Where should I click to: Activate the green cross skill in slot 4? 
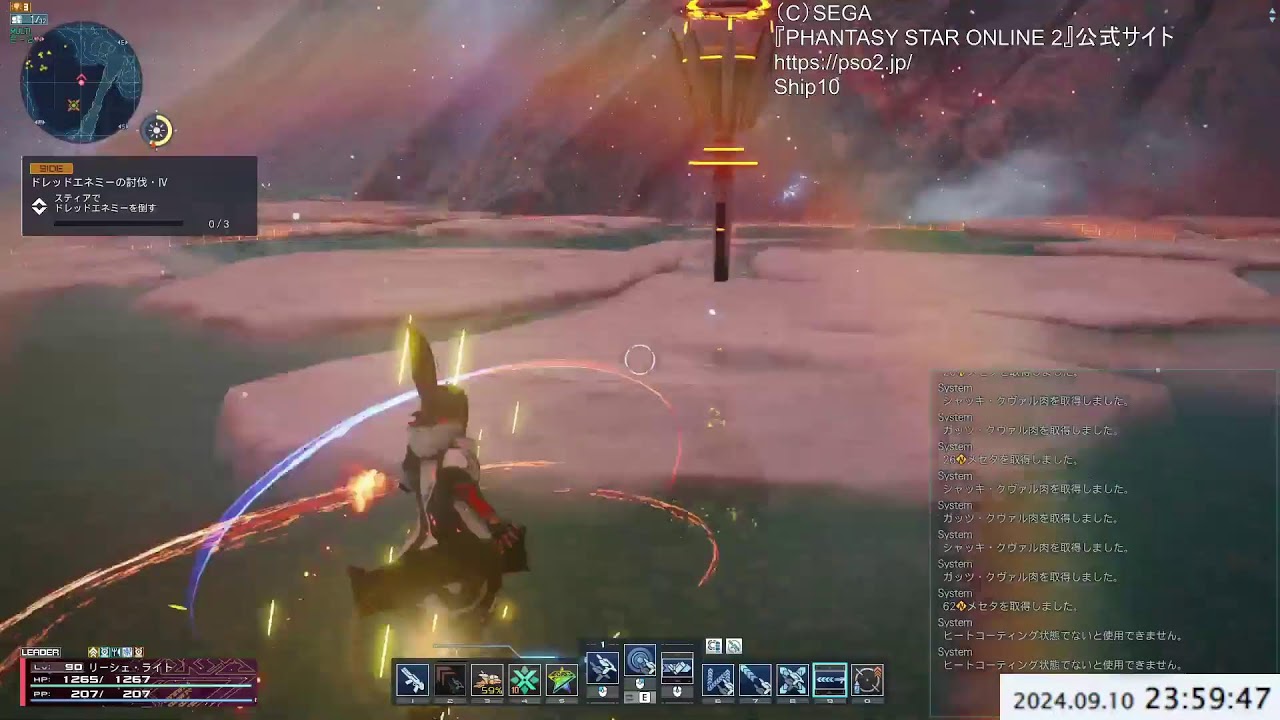pos(524,681)
